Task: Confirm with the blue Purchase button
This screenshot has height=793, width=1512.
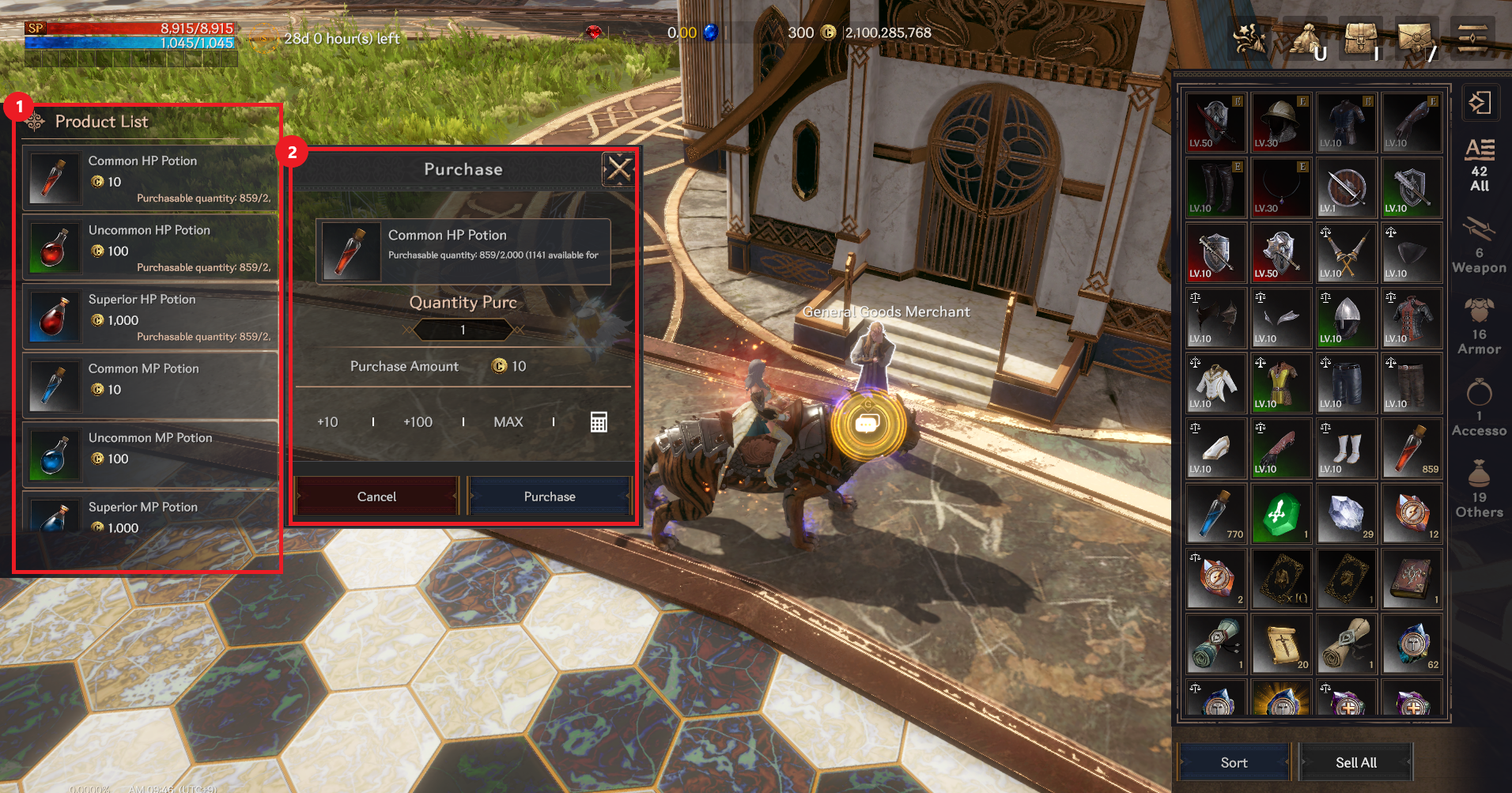Action: pos(550,497)
